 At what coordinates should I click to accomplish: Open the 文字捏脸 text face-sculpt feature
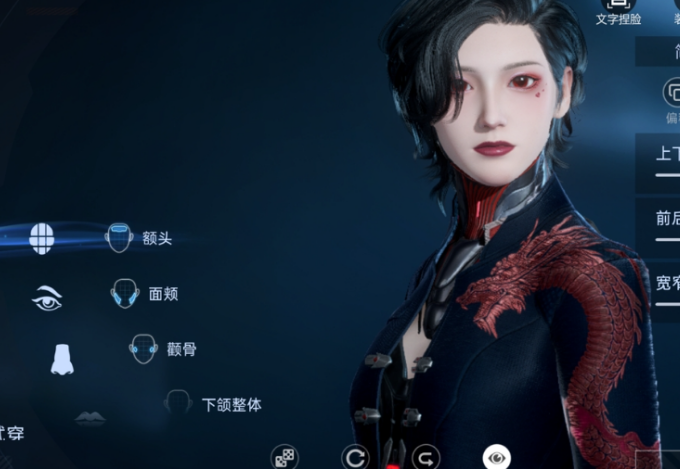point(618,12)
